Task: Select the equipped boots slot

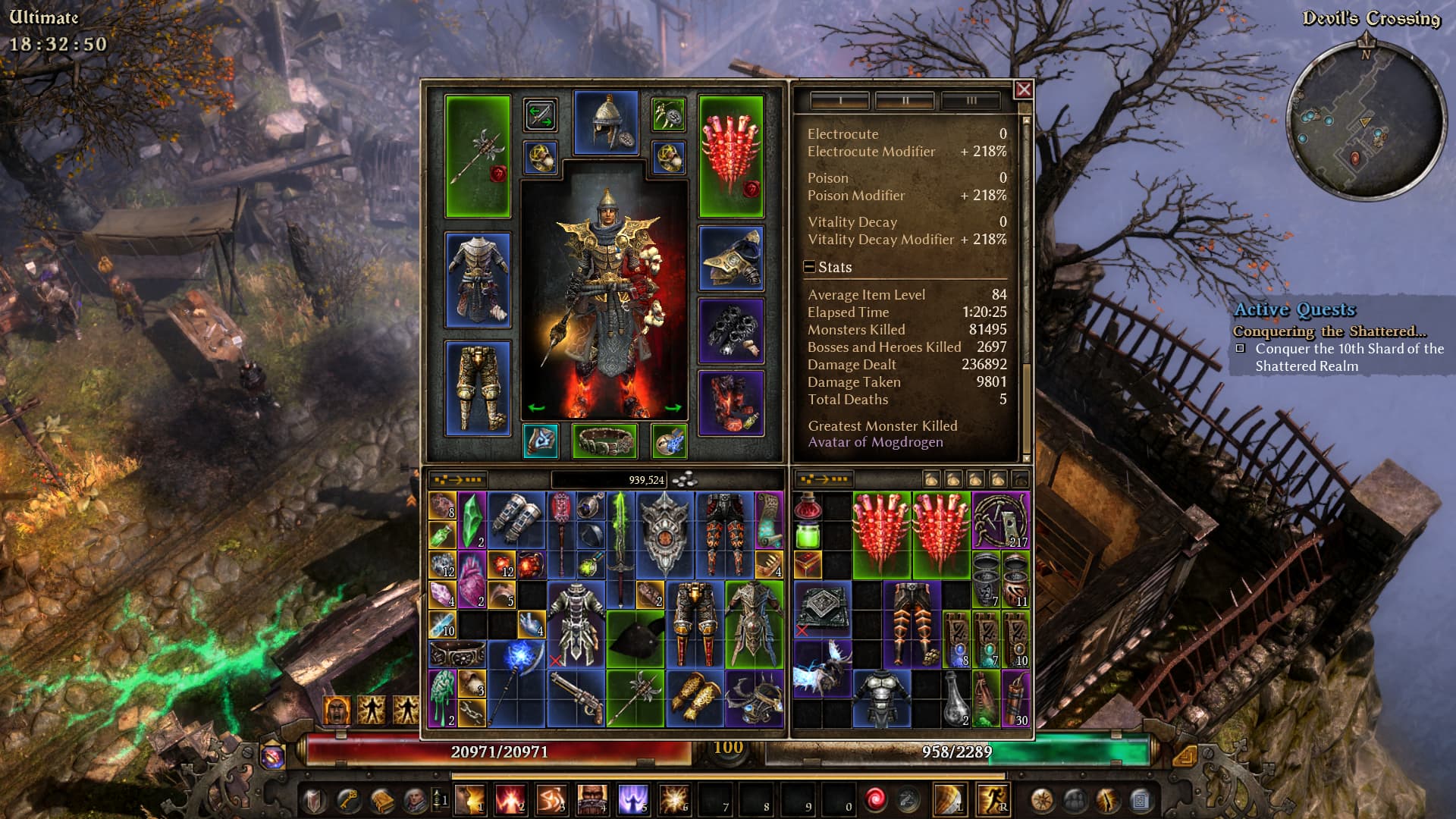Action: click(731, 403)
